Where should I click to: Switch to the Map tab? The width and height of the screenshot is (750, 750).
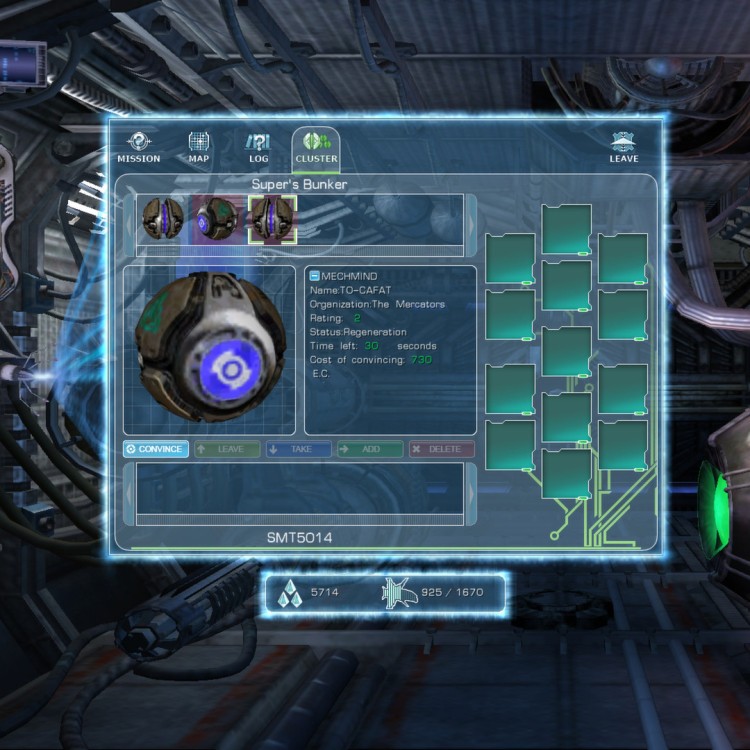click(x=198, y=147)
